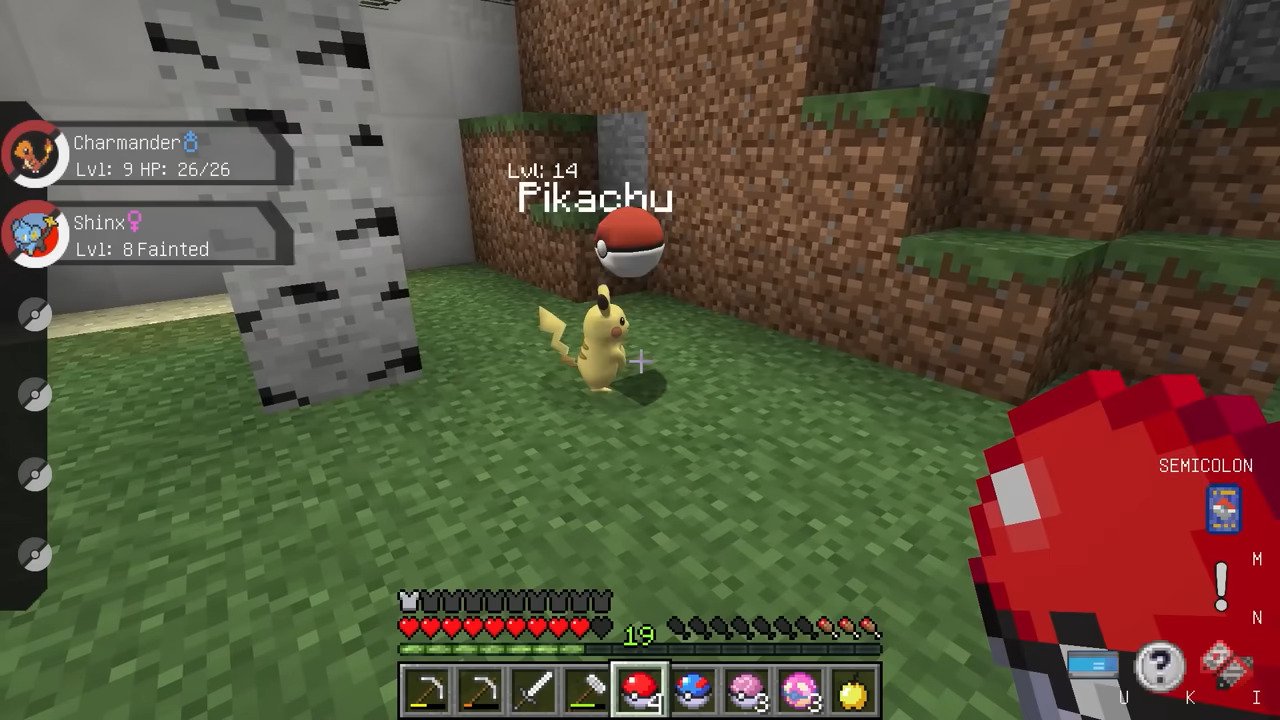Select the Great Ball in the hotbar
1280x720 pixels.
click(694, 688)
